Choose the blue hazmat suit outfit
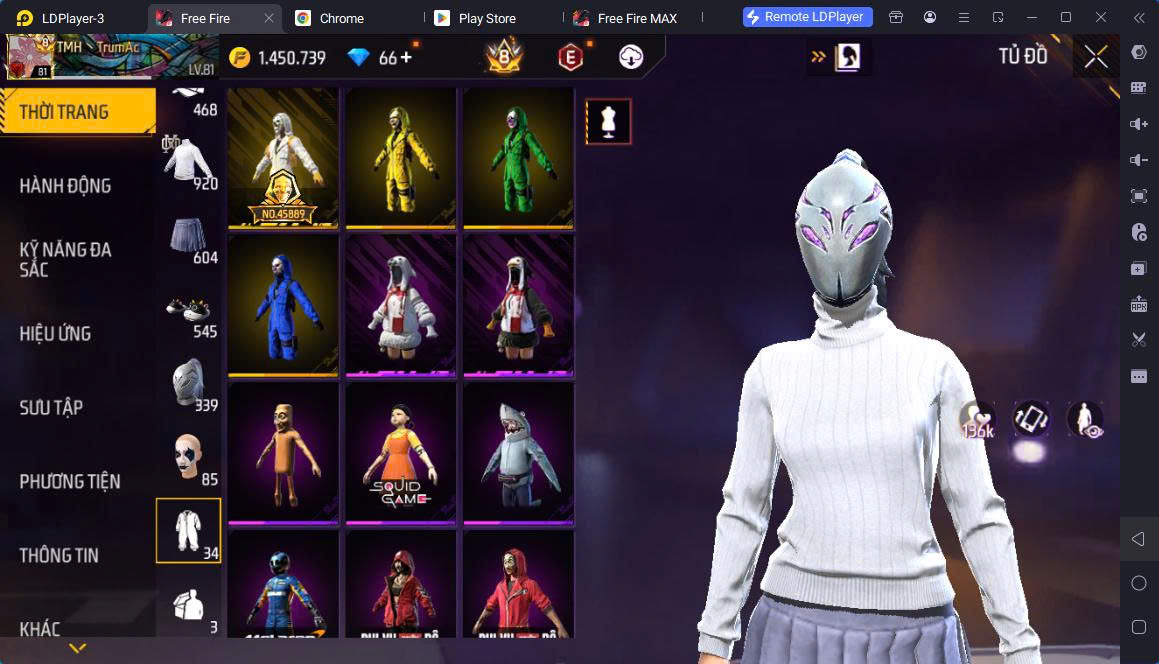Screen dimensions: 1159x664 point(283,304)
